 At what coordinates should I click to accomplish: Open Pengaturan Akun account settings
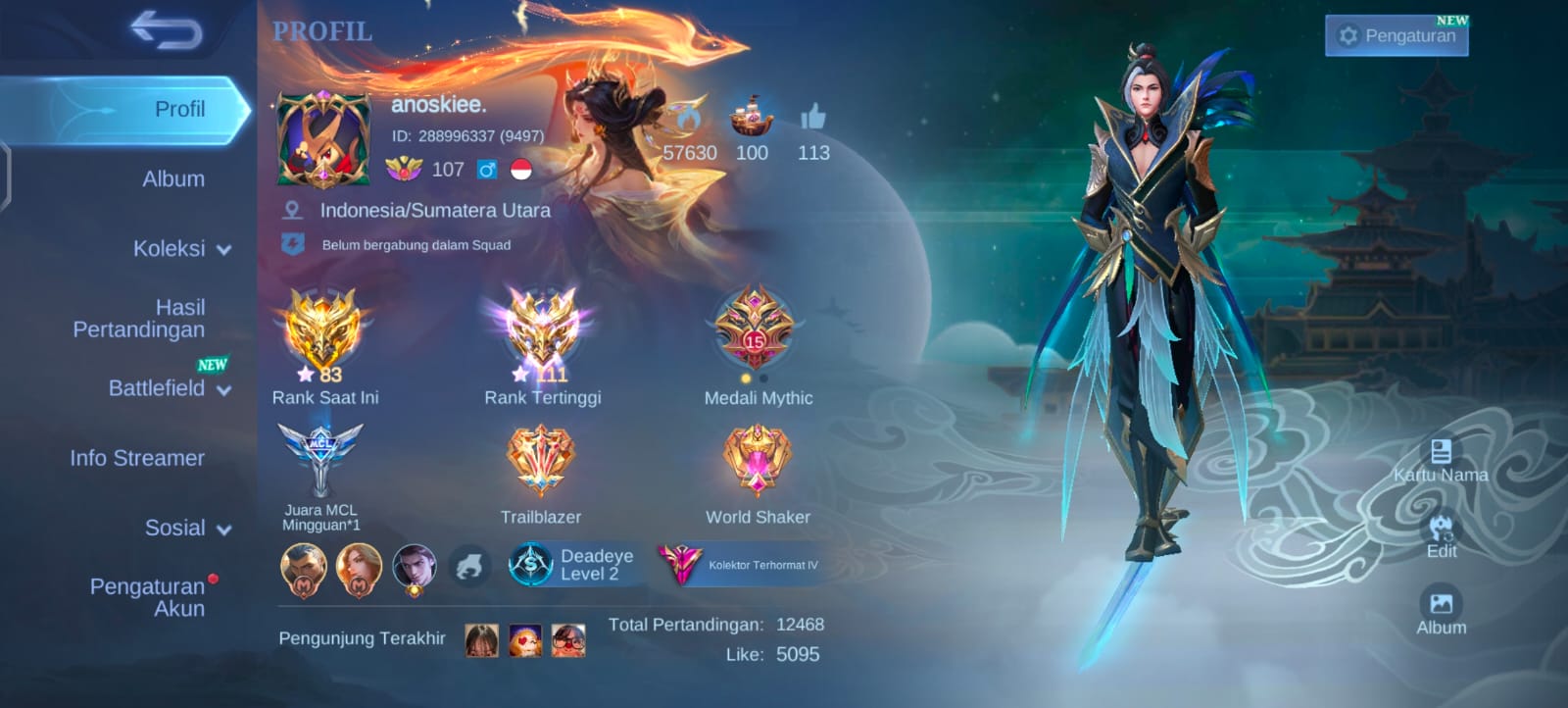[148, 597]
